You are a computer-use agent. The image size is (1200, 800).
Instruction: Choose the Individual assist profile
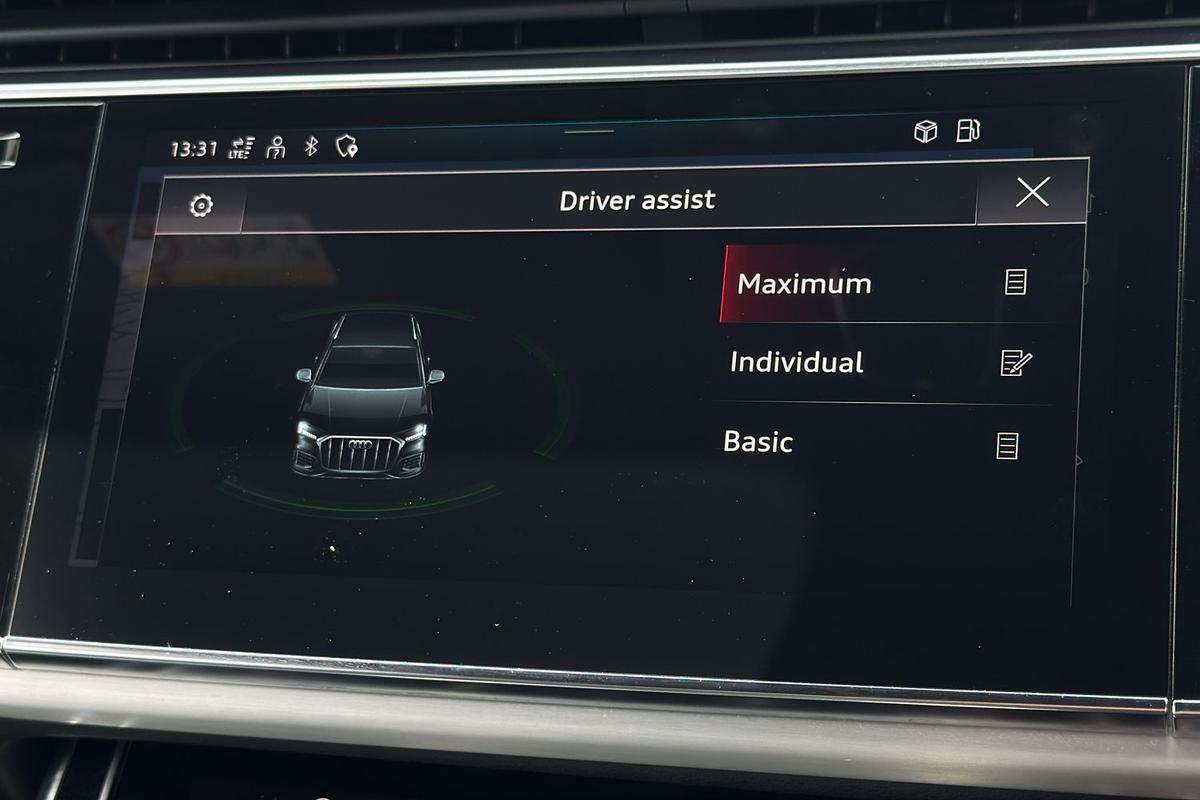coord(796,362)
